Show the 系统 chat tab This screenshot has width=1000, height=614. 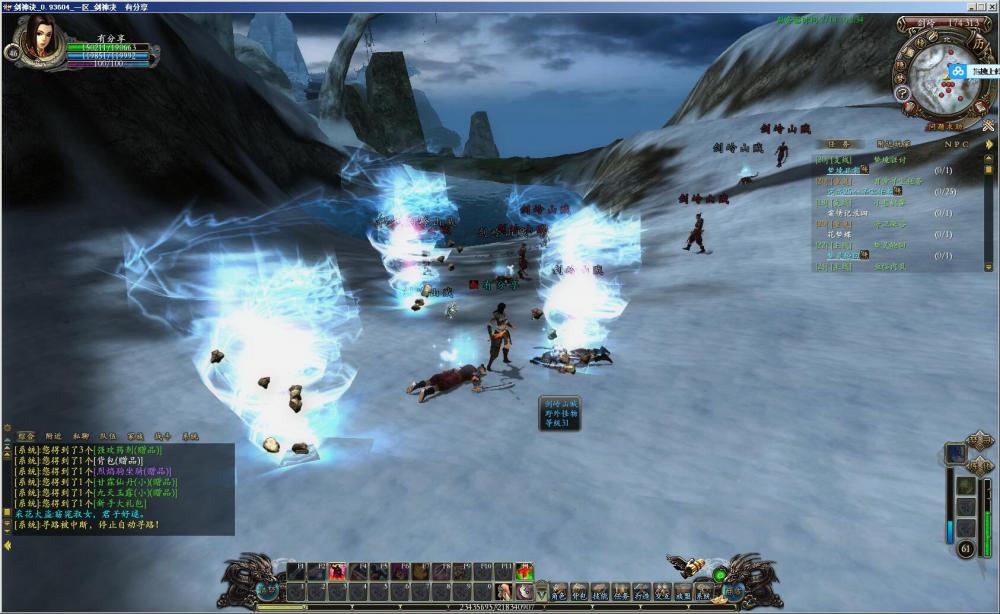[x=189, y=437]
